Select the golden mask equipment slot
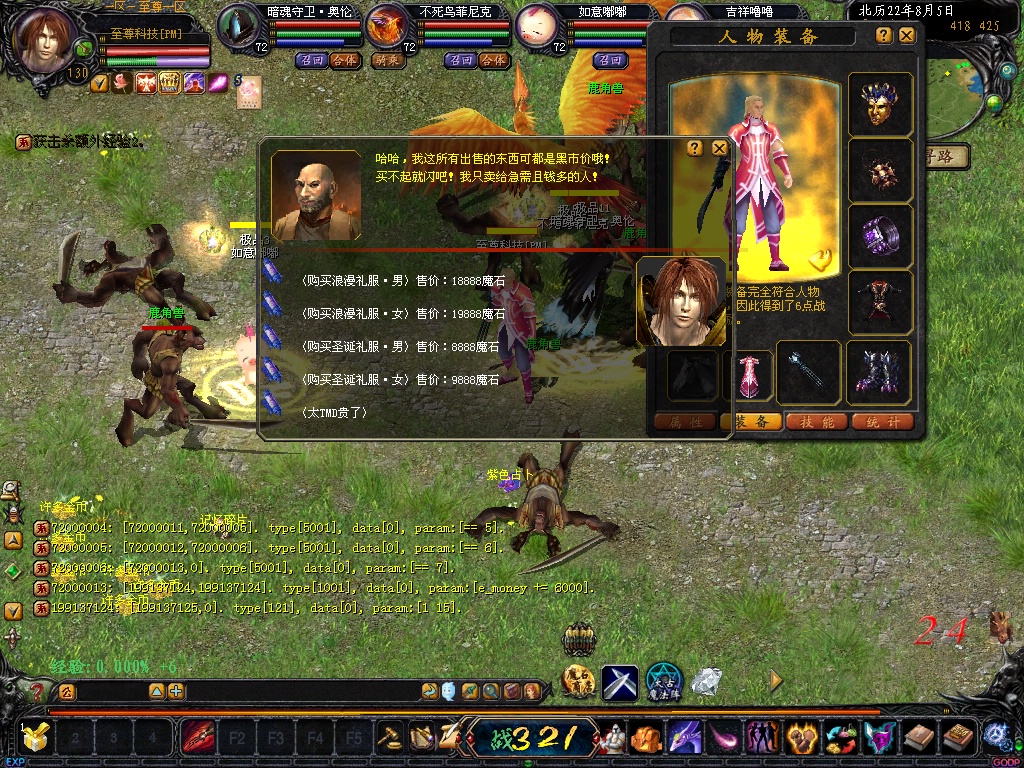Screen dimensions: 1024x768 click(880, 105)
